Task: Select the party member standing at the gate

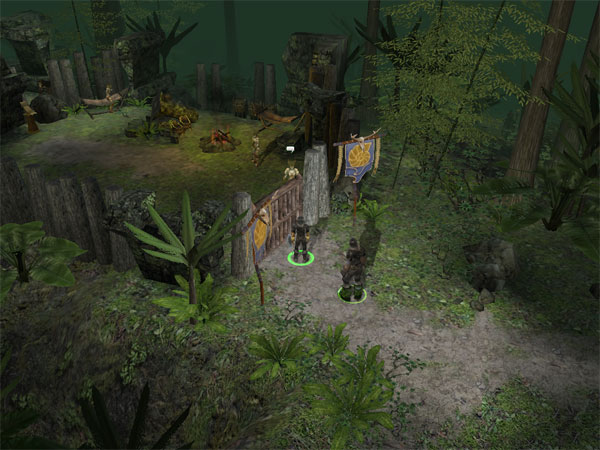Action: [299, 238]
